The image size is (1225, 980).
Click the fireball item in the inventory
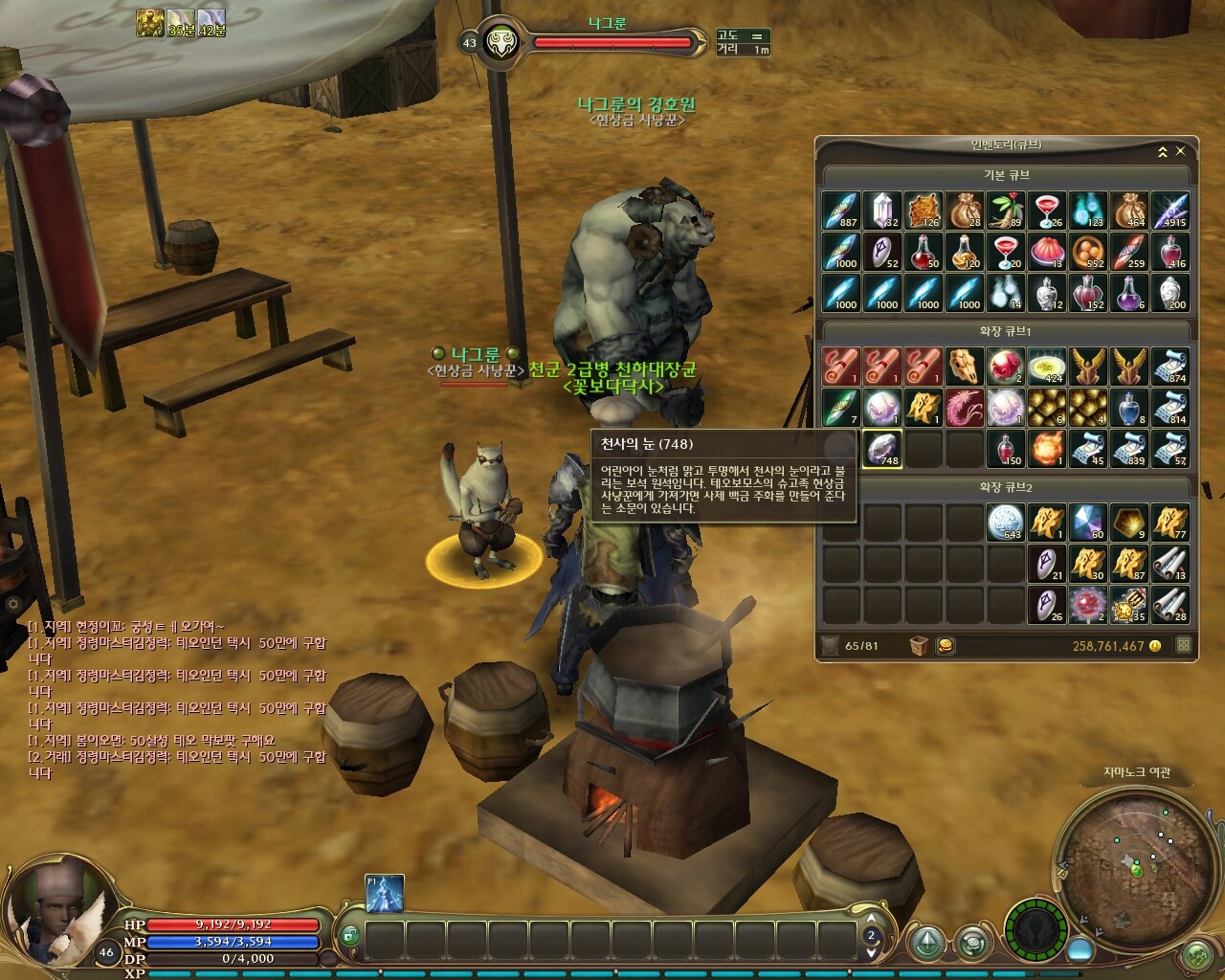[x=1047, y=448]
